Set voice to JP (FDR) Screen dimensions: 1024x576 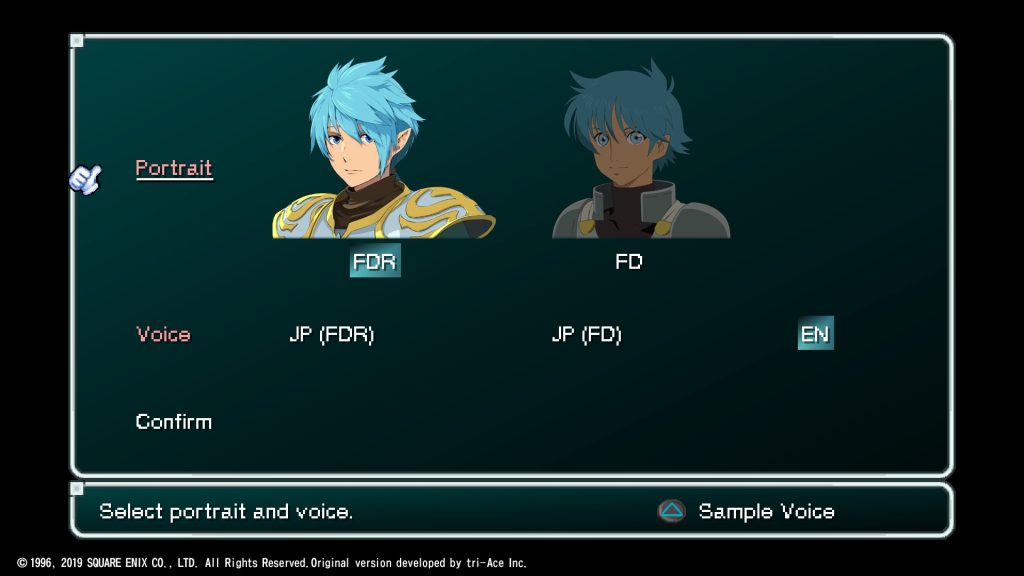(331, 334)
